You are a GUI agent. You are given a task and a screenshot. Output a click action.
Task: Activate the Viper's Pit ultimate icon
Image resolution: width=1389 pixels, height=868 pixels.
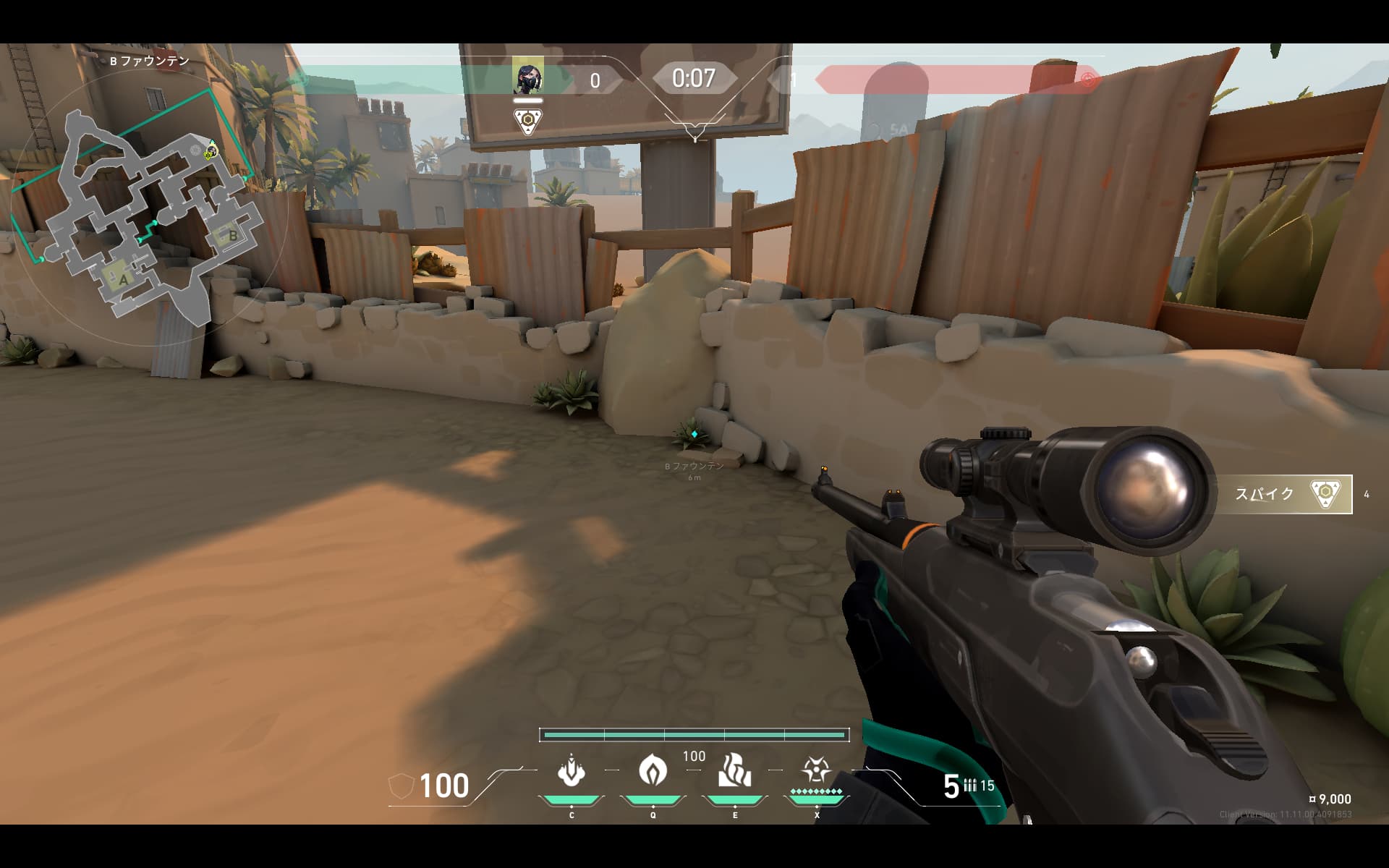(x=816, y=770)
